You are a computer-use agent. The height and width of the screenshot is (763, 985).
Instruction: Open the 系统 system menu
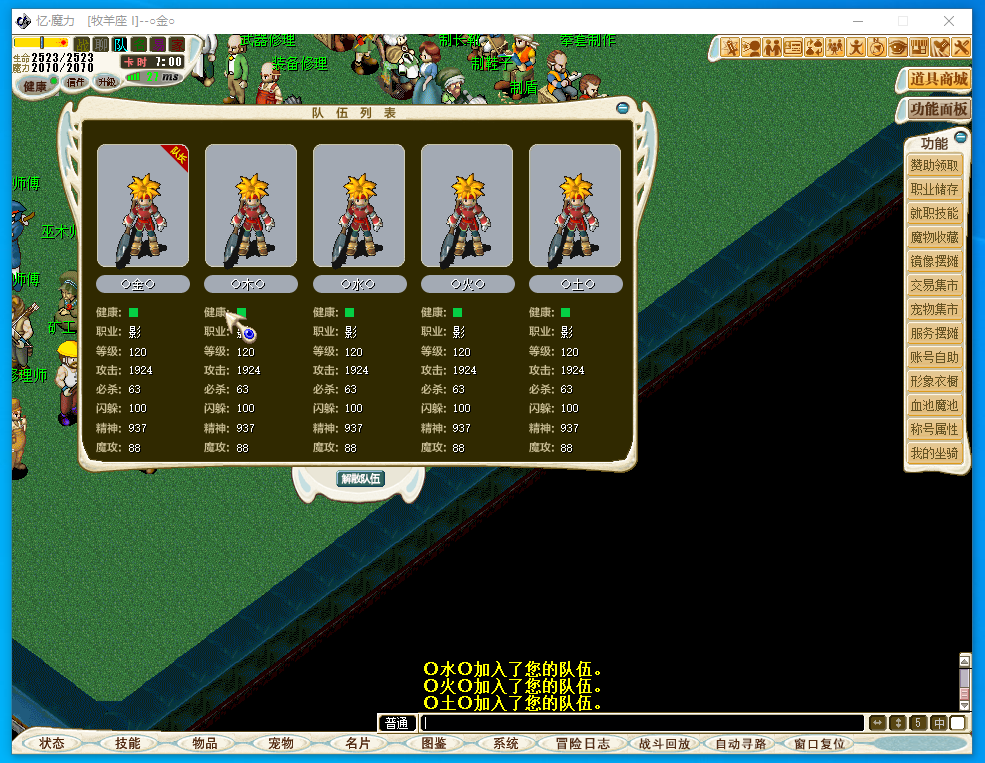[506, 743]
